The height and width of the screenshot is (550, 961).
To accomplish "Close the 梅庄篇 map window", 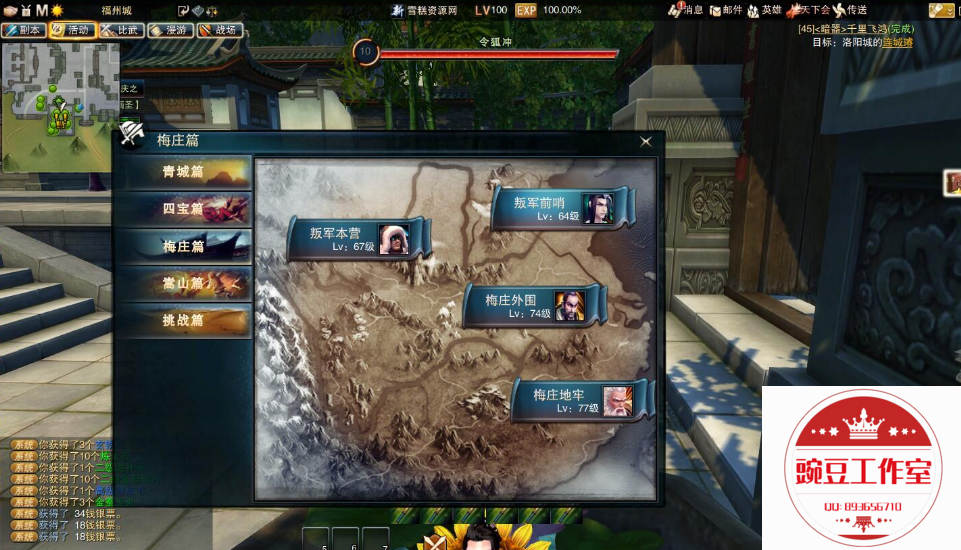I will (646, 142).
